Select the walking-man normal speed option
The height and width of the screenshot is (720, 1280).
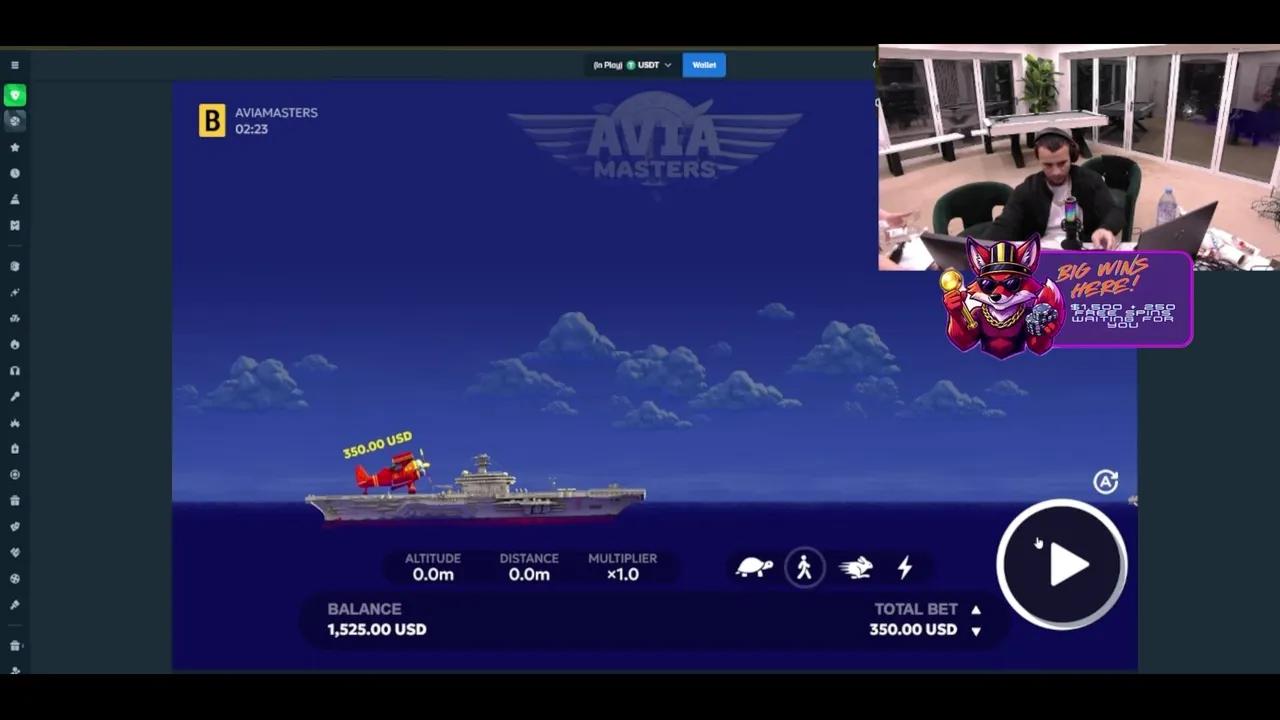(x=805, y=567)
